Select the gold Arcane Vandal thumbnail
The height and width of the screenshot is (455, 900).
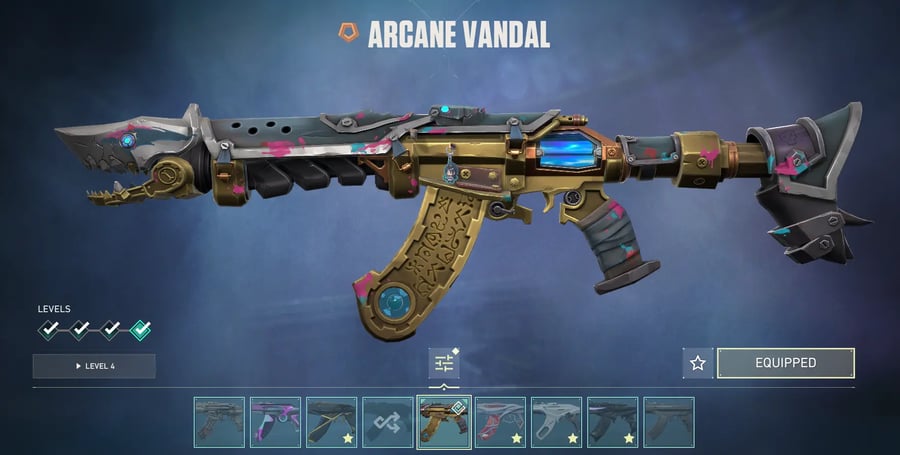click(444, 422)
